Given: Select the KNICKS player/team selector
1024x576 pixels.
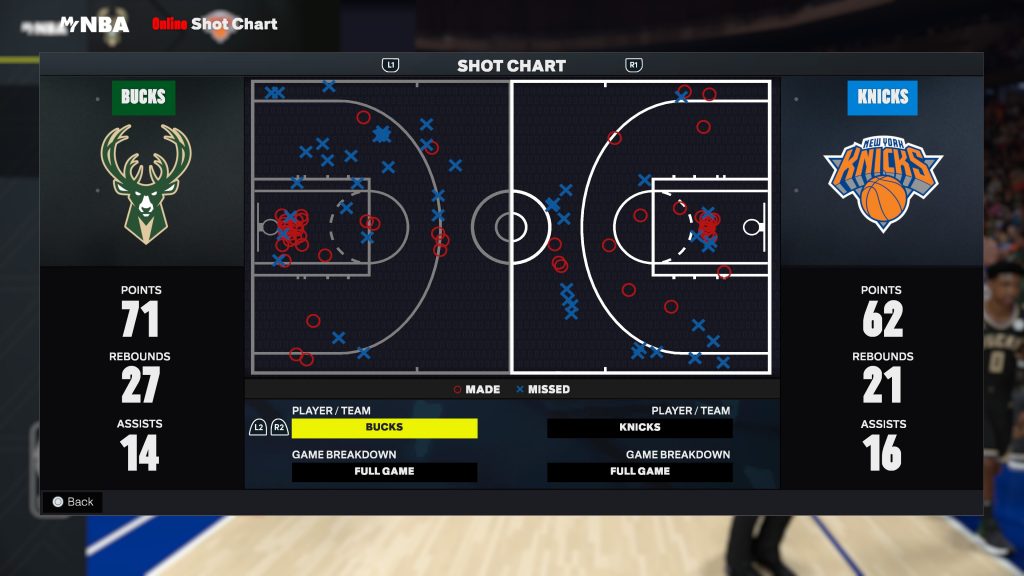Looking at the screenshot, I should [x=640, y=428].
